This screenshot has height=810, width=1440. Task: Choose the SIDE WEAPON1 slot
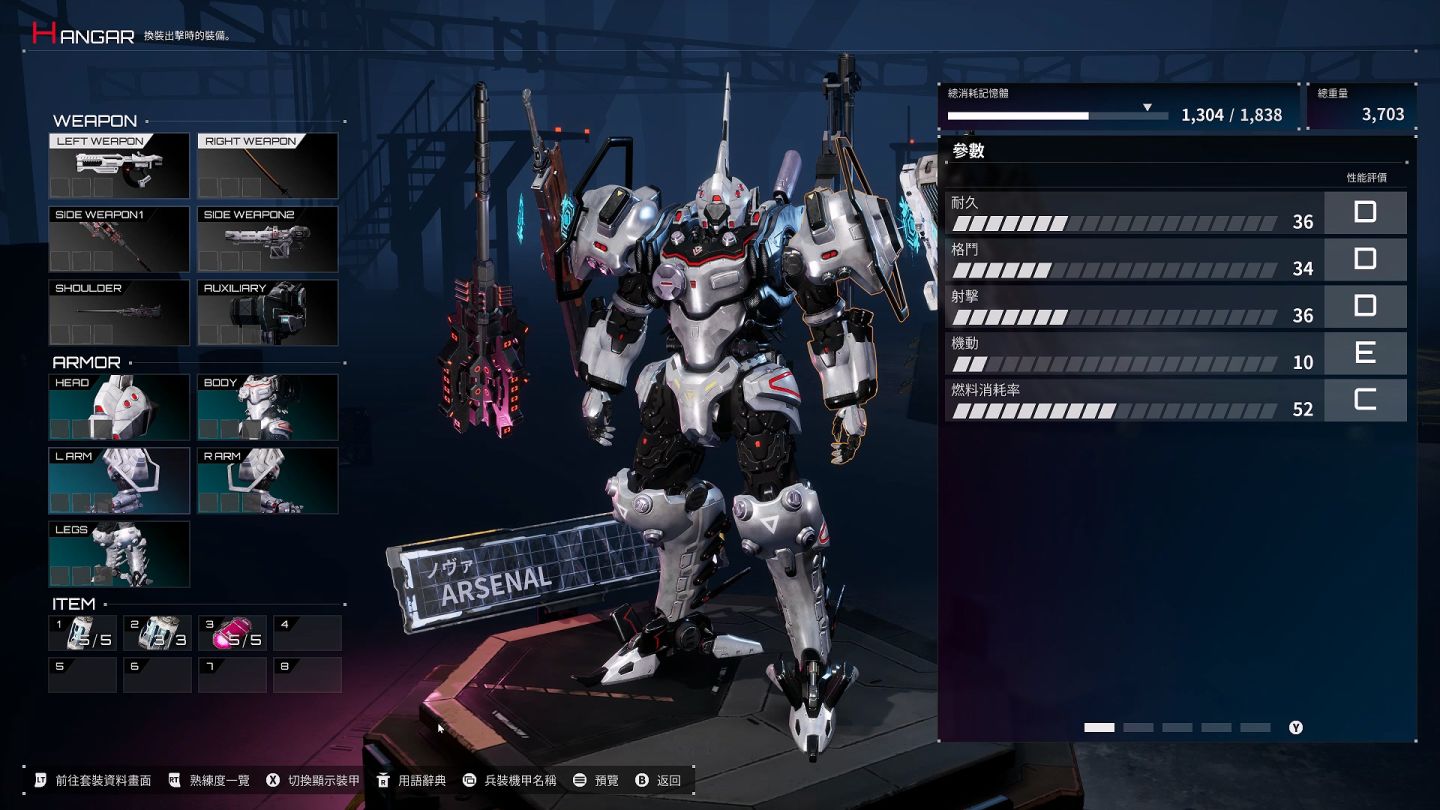click(119, 239)
